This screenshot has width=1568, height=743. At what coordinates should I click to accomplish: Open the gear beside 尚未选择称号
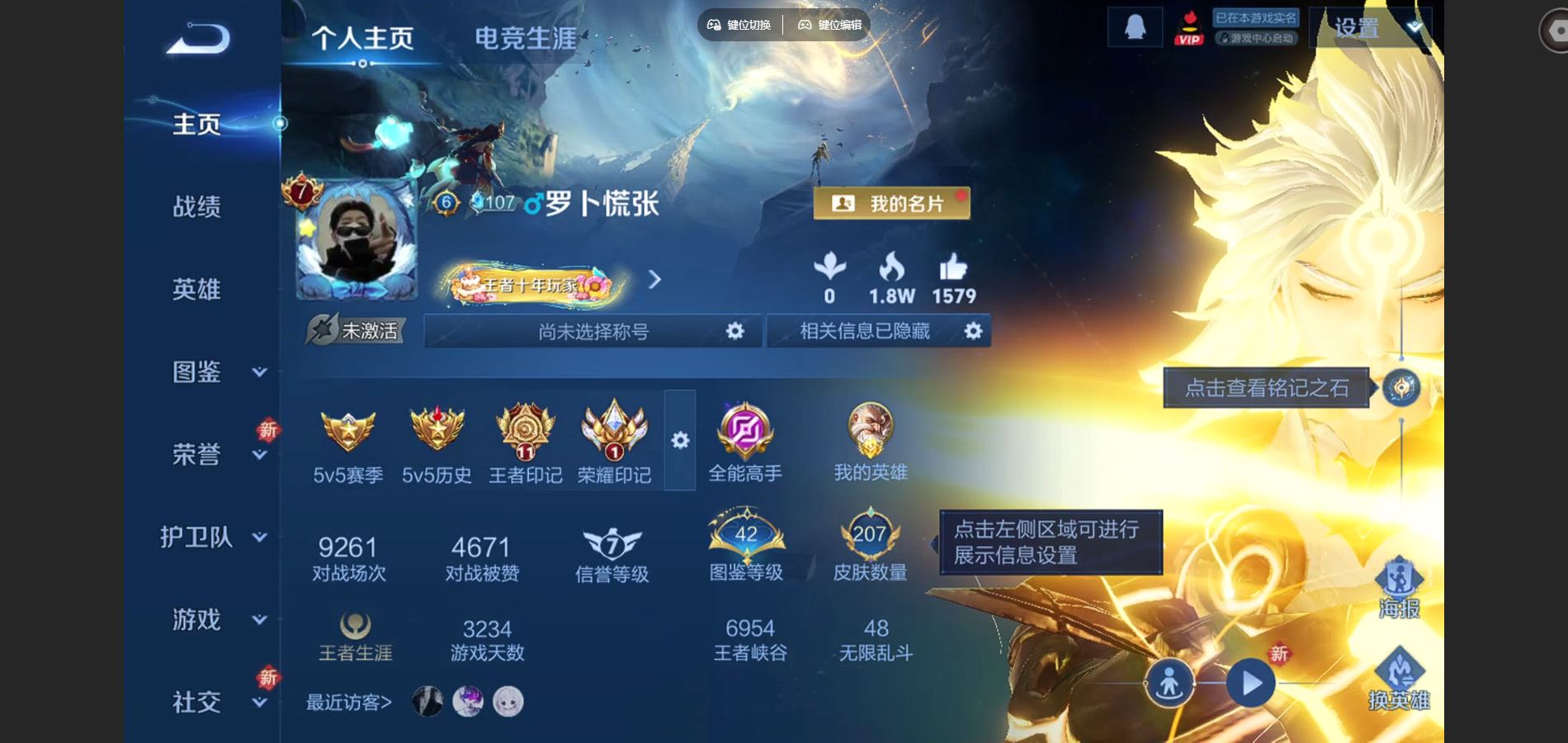point(737,330)
